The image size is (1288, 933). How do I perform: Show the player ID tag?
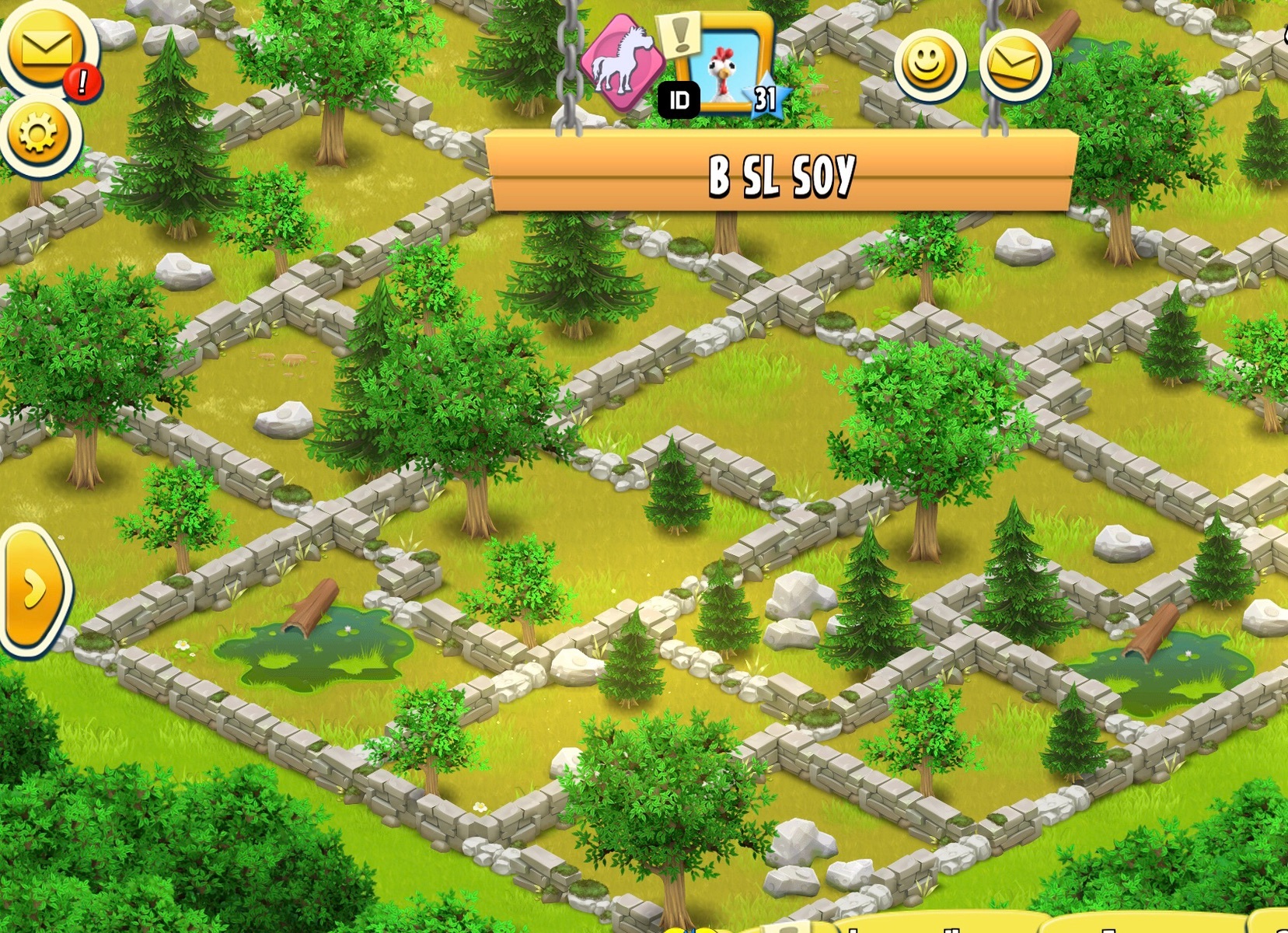coord(679,100)
